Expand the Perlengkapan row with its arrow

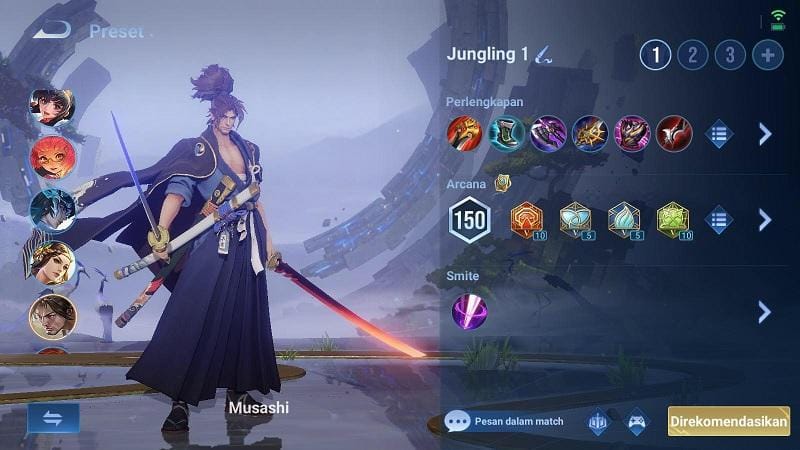click(765, 133)
